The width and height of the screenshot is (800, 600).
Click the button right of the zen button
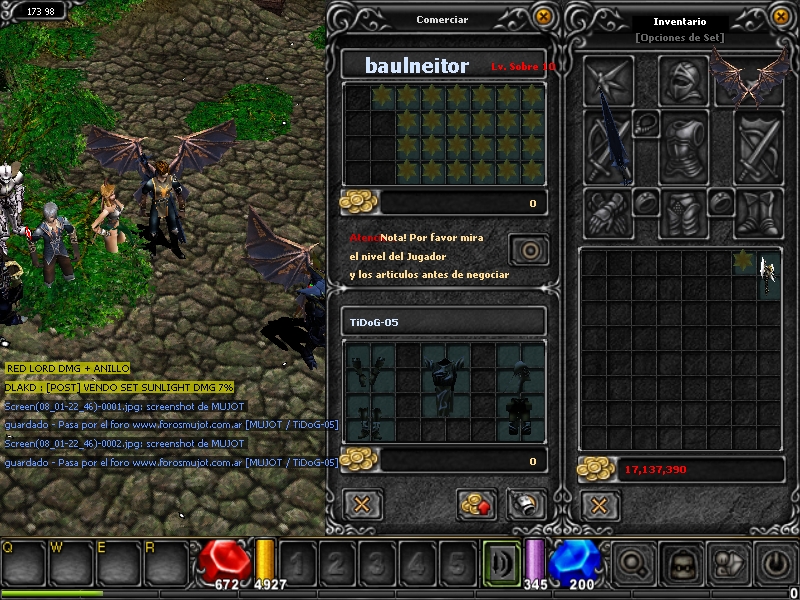click(x=525, y=504)
